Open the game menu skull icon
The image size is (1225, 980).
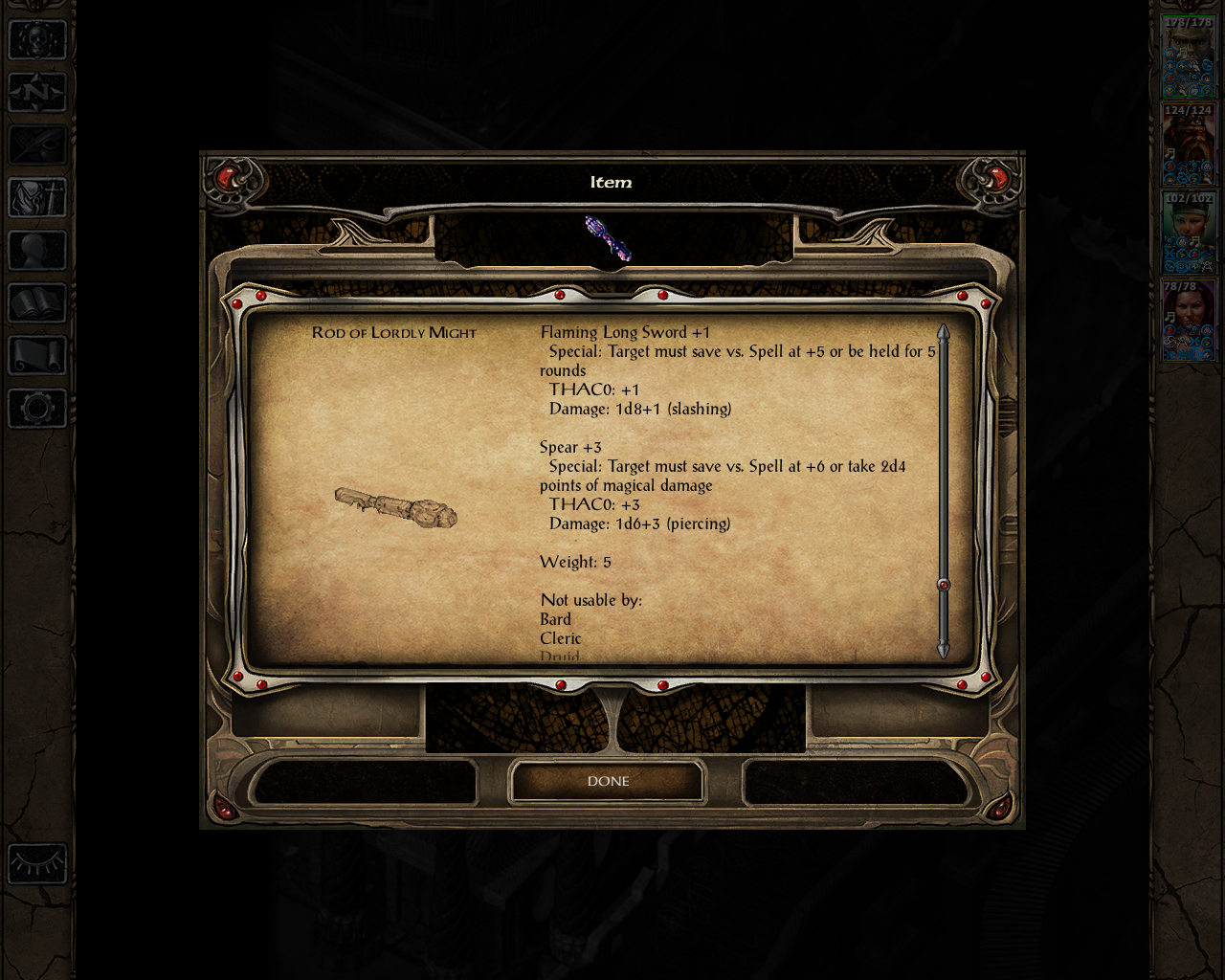pos(36,40)
